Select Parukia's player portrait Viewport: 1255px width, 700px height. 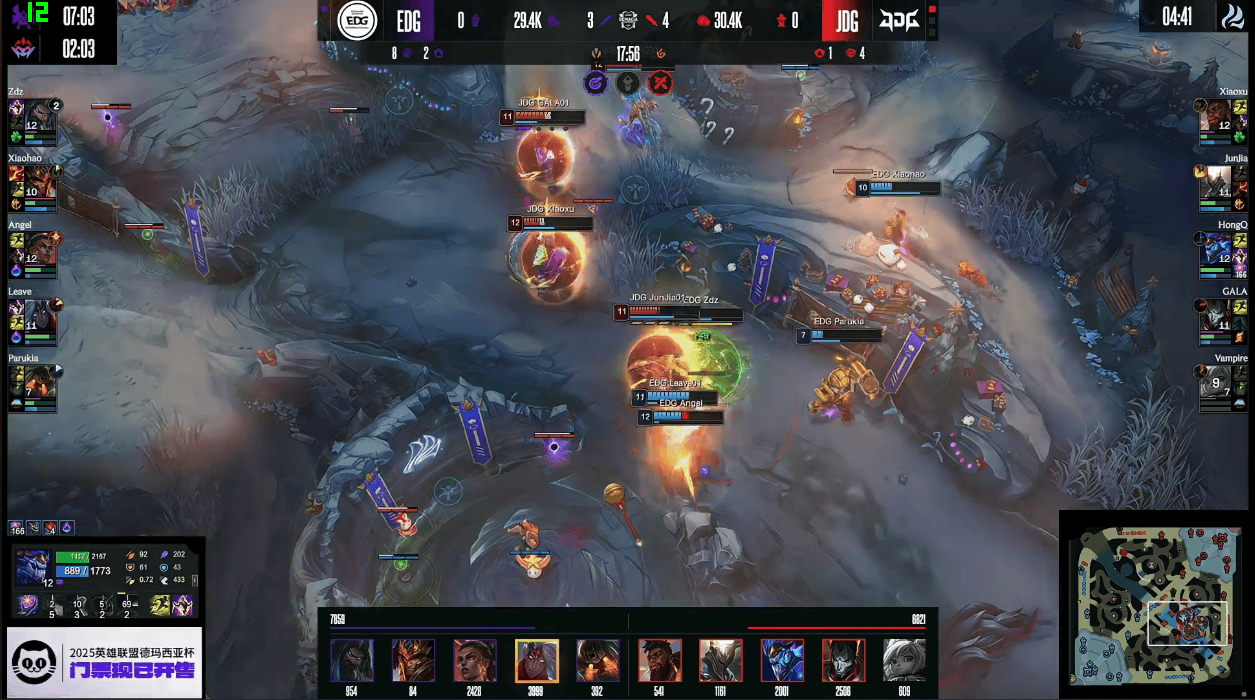(x=39, y=381)
